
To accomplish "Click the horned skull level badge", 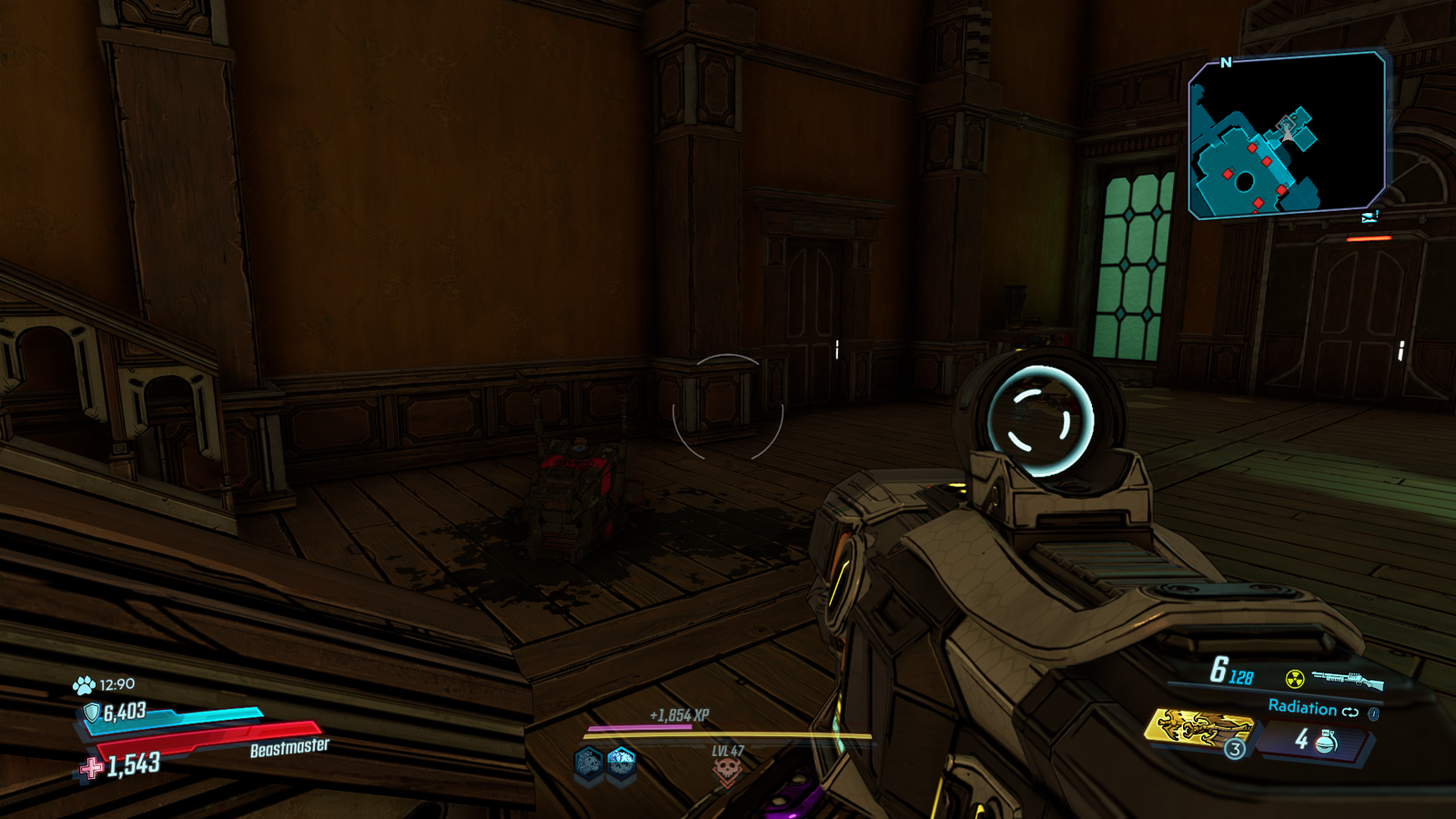I will 727,772.
